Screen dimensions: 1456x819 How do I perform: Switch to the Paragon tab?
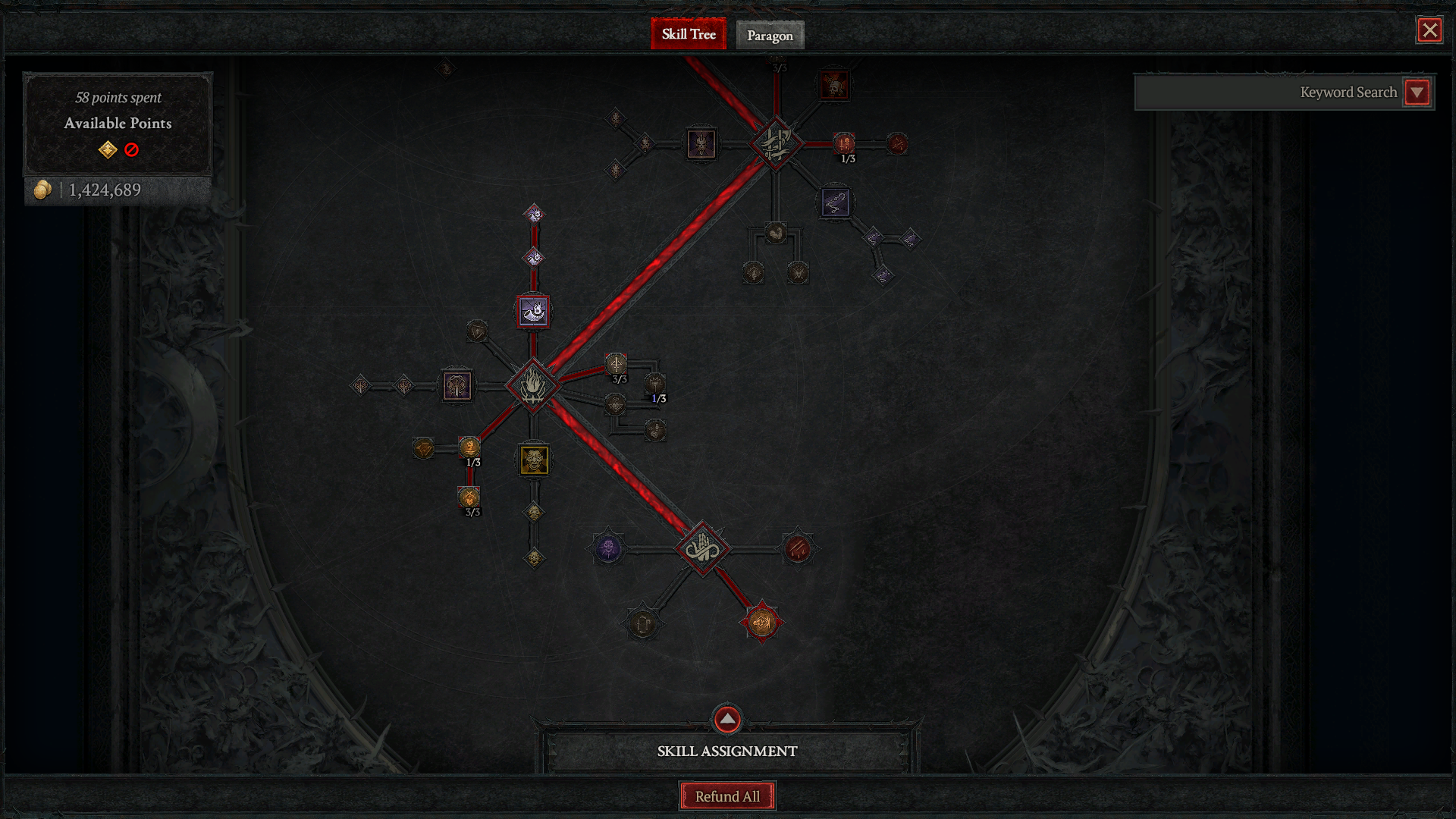tap(770, 35)
